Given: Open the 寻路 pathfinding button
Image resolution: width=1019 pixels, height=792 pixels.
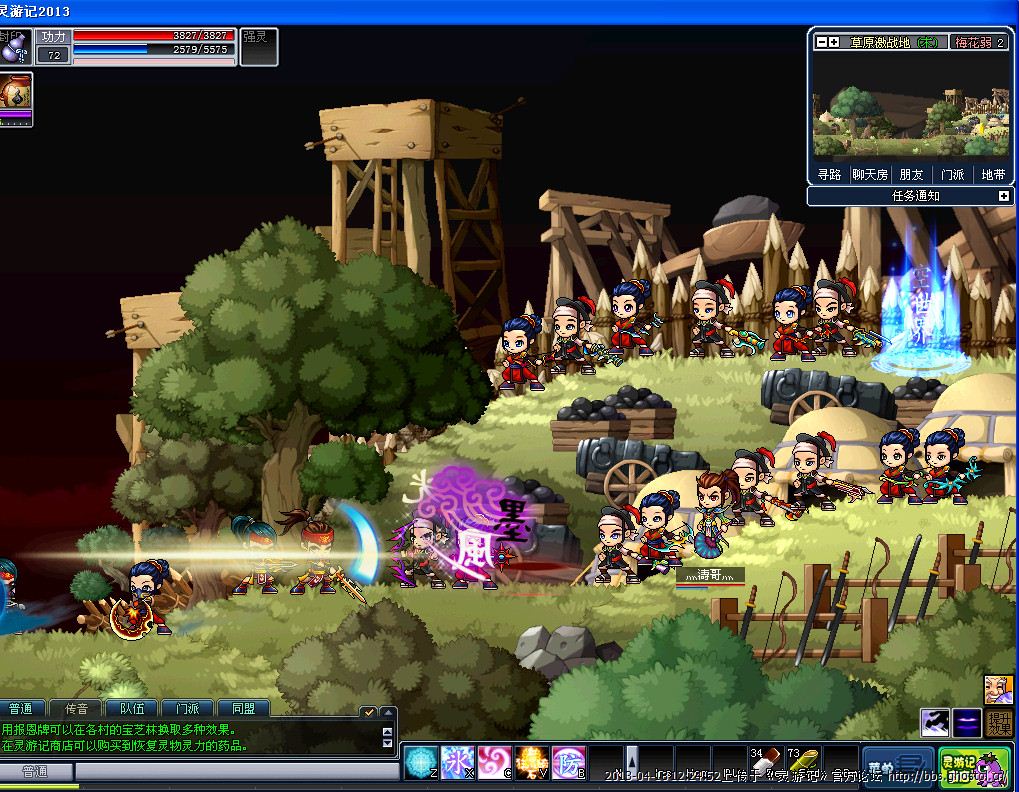Looking at the screenshot, I should [829, 174].
